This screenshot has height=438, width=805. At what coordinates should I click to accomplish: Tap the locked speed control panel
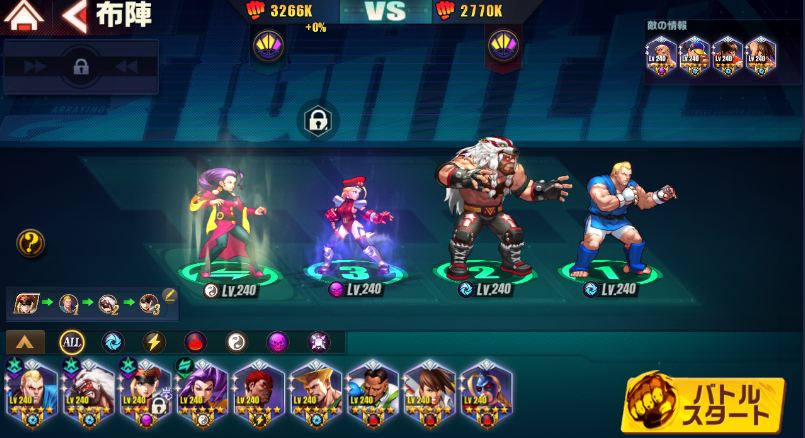(x=81, y=68)
